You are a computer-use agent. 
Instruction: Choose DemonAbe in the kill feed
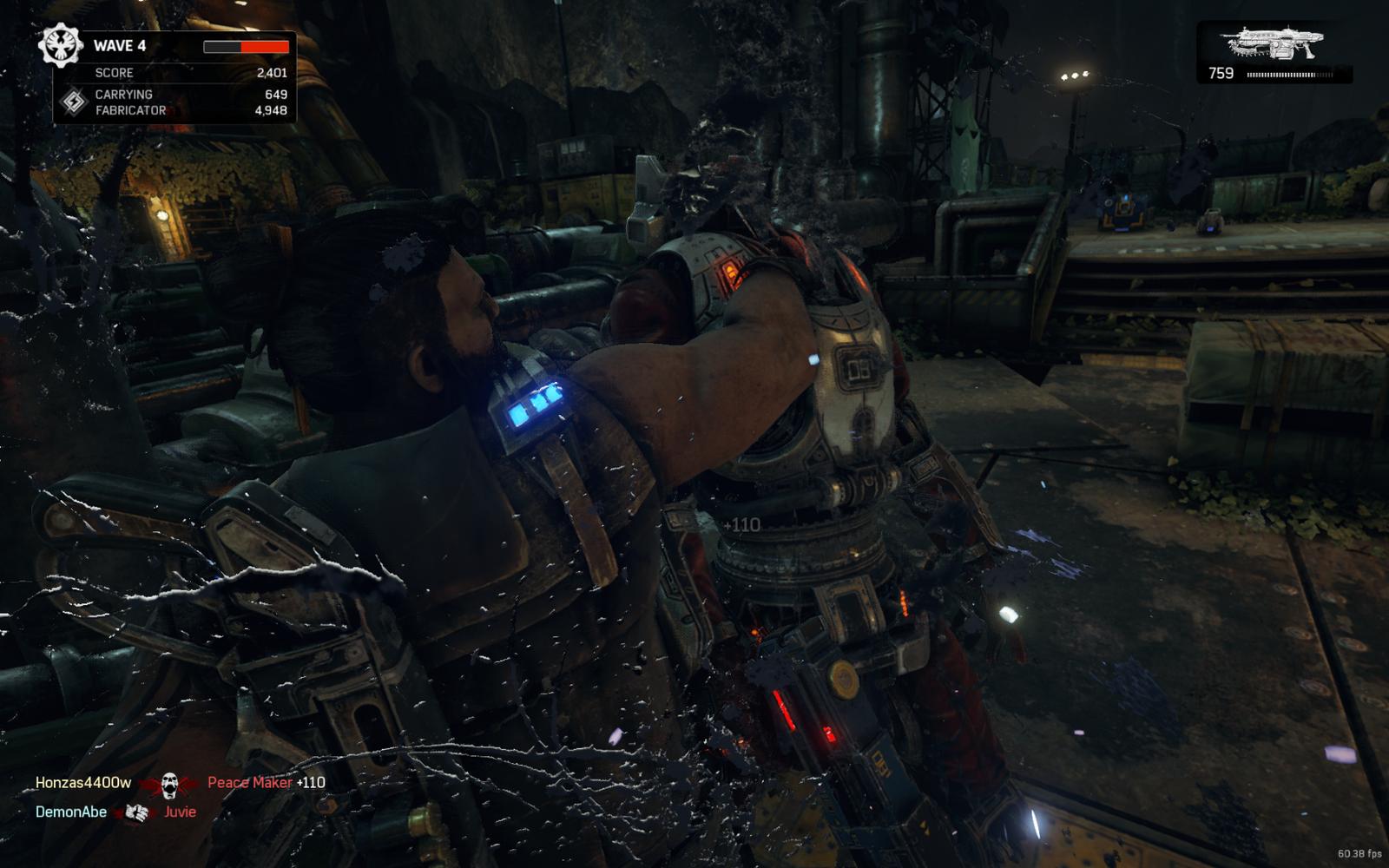(x=71, y=812)
